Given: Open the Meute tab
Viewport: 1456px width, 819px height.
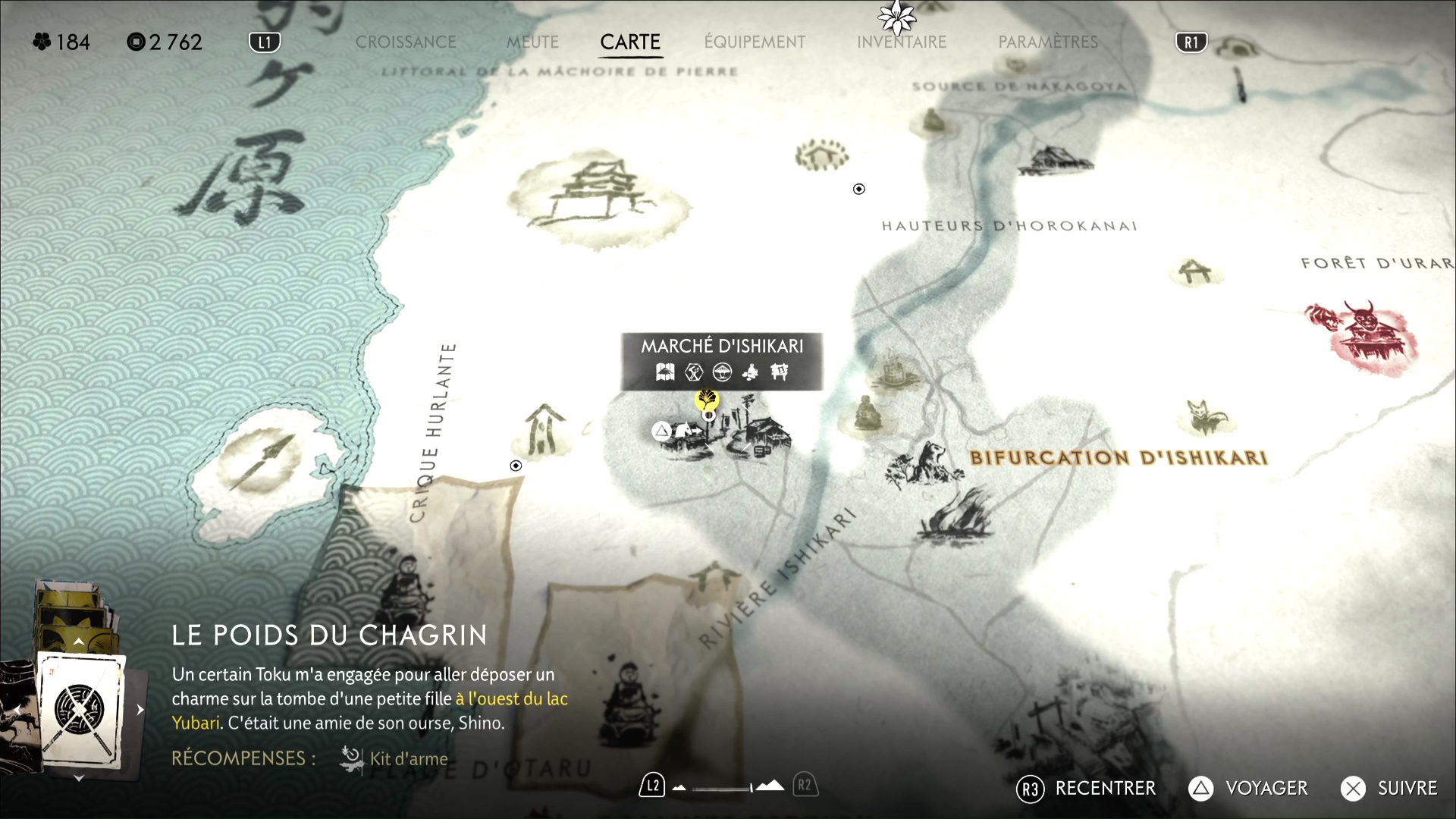Looking at the screenshot, I should click(532, 42).
